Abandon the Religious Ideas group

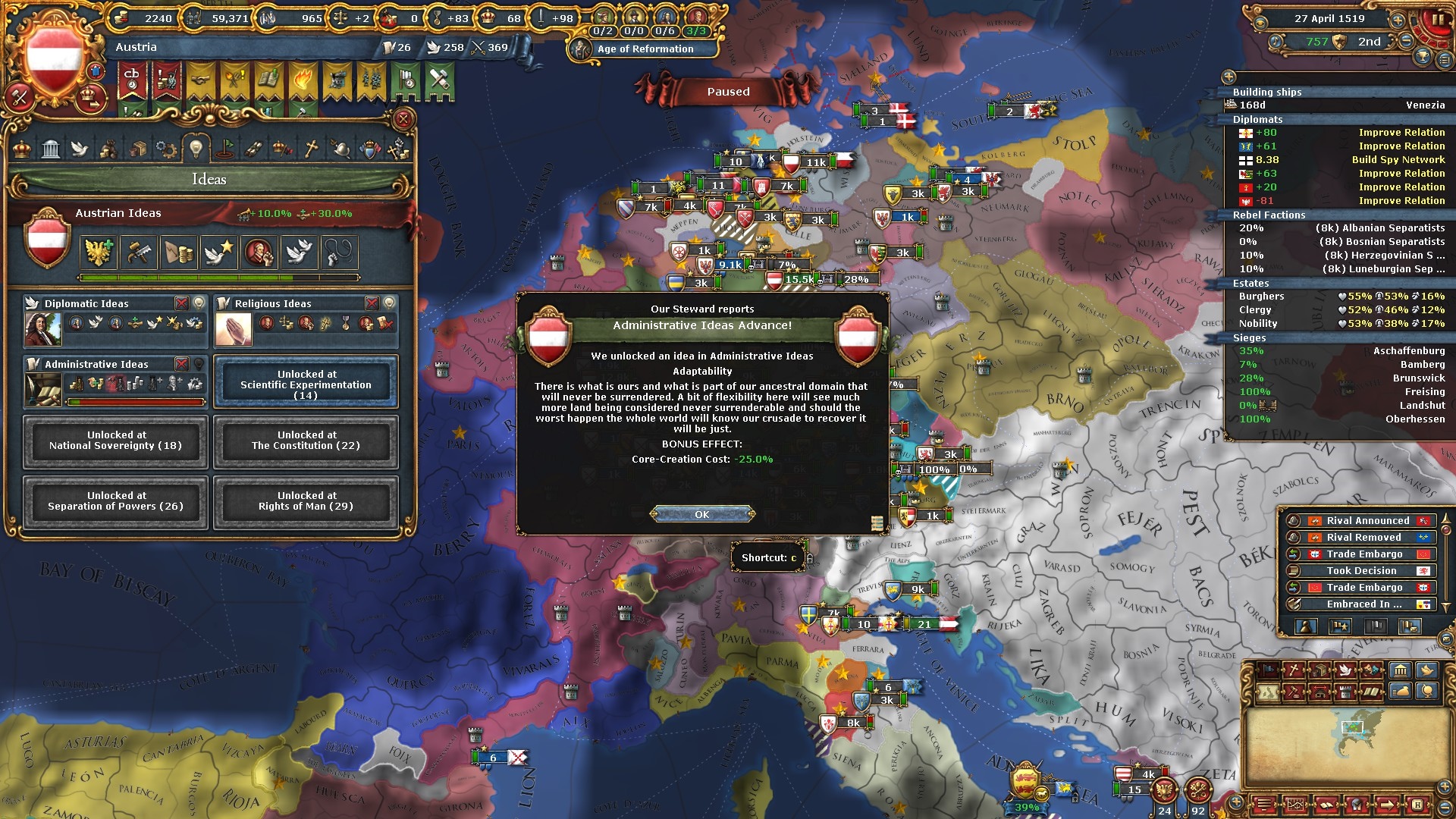pyautogui.click(x=372, y=303)
